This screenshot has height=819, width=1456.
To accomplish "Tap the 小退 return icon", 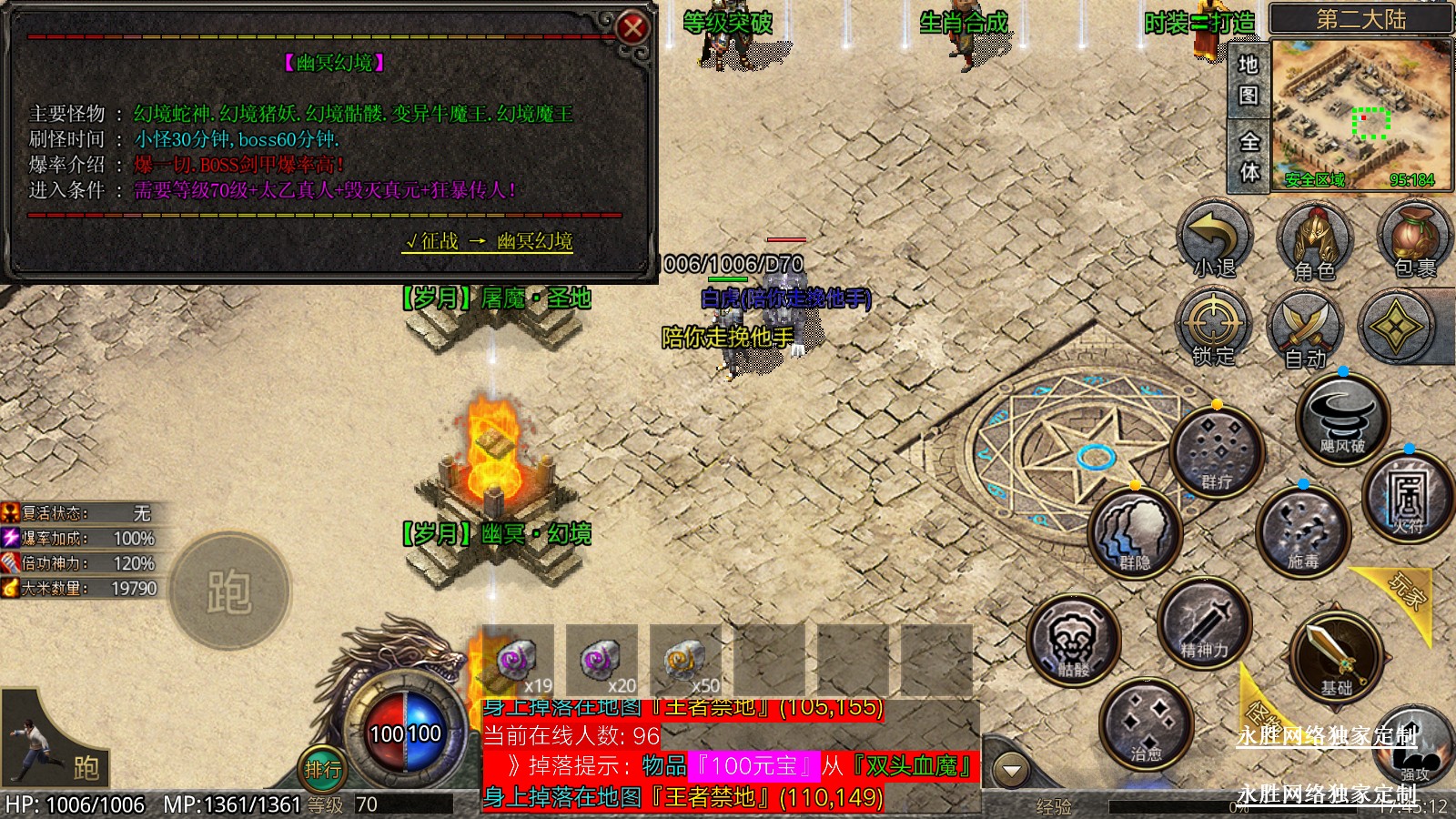I will (1215, 240).
